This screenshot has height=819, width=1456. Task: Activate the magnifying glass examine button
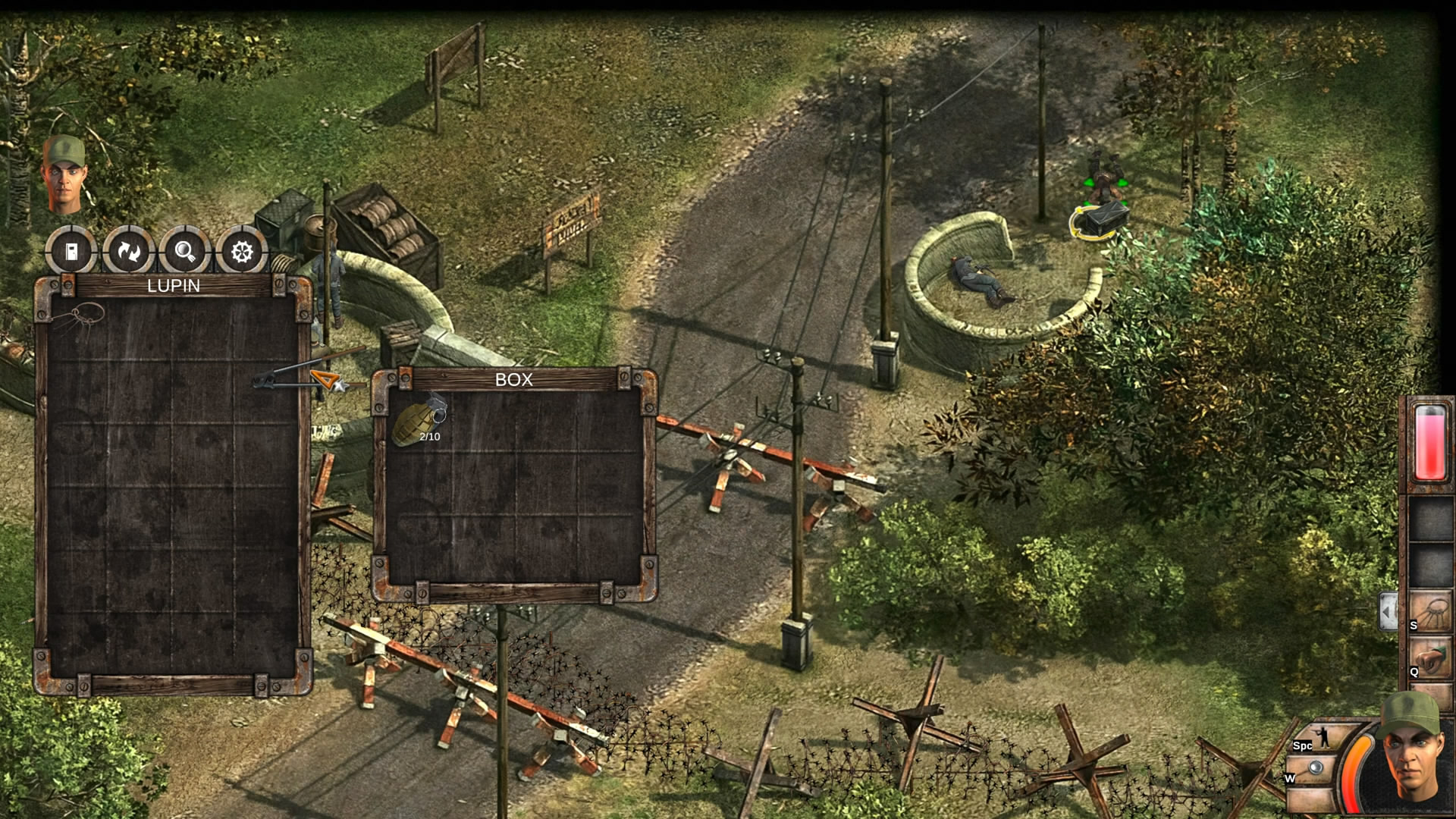point(185,251)
